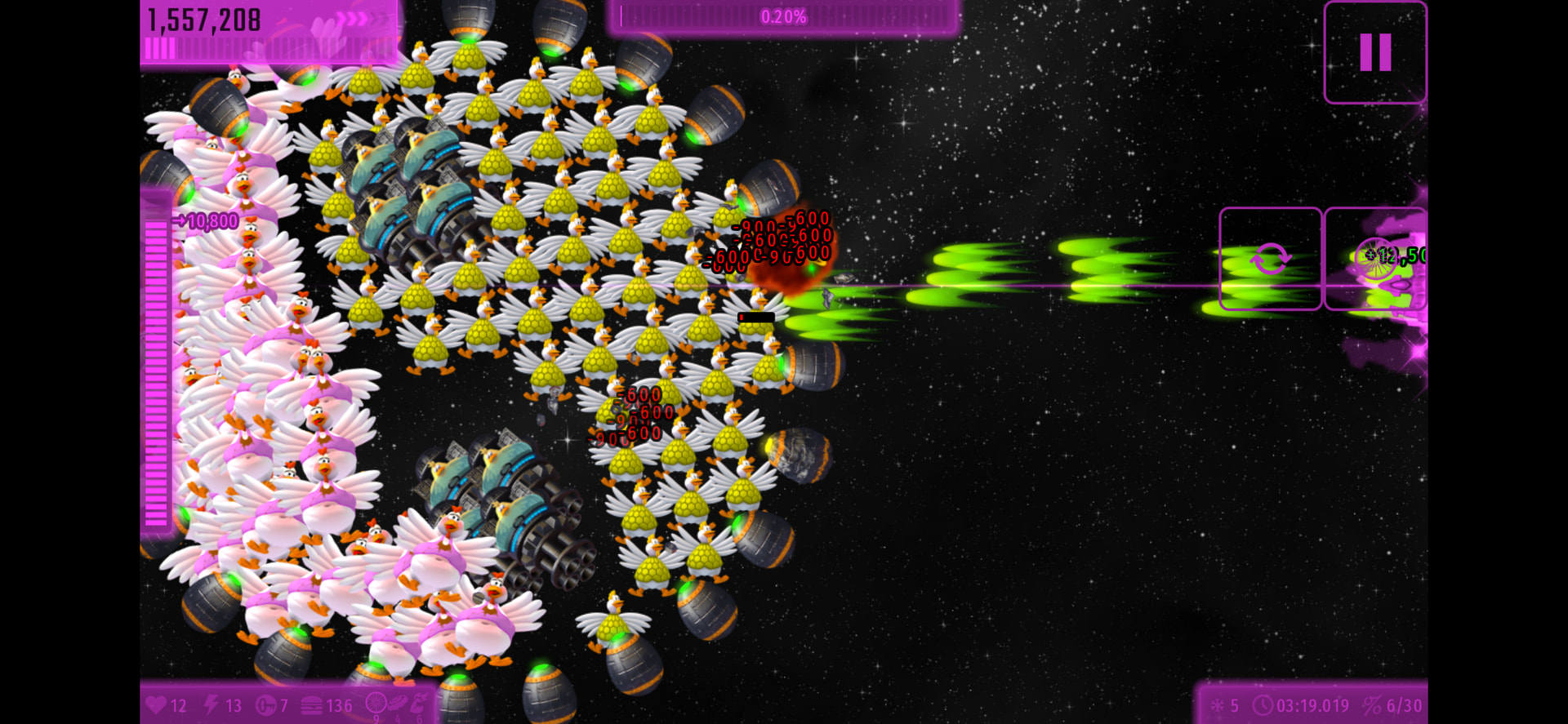Swap weapon using the circular arrows button
Image resolution: width=1568 pixels, height=724 pixels.
[1270, 259]
